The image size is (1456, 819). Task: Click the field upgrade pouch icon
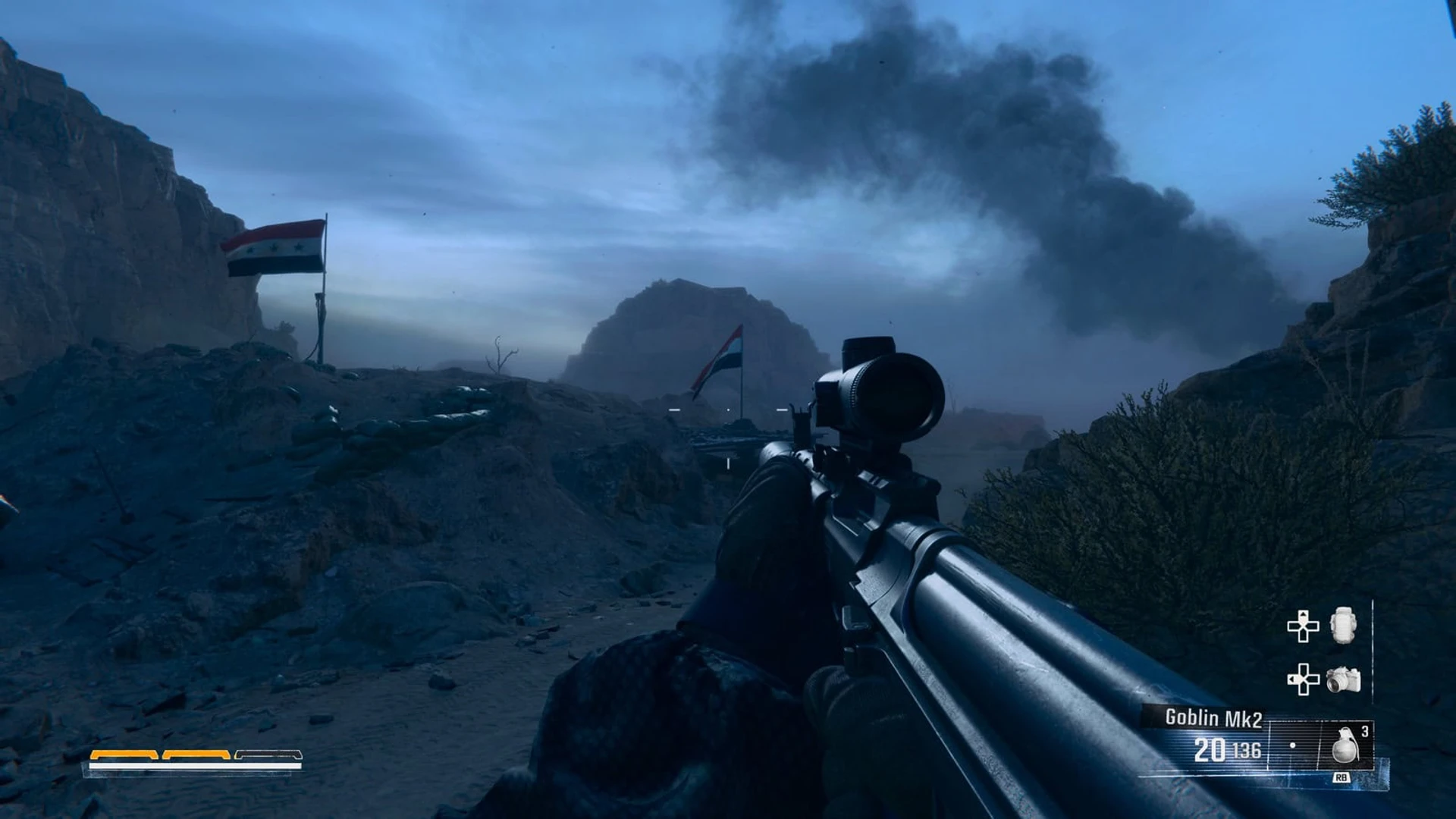click(x=1342, y=626)
